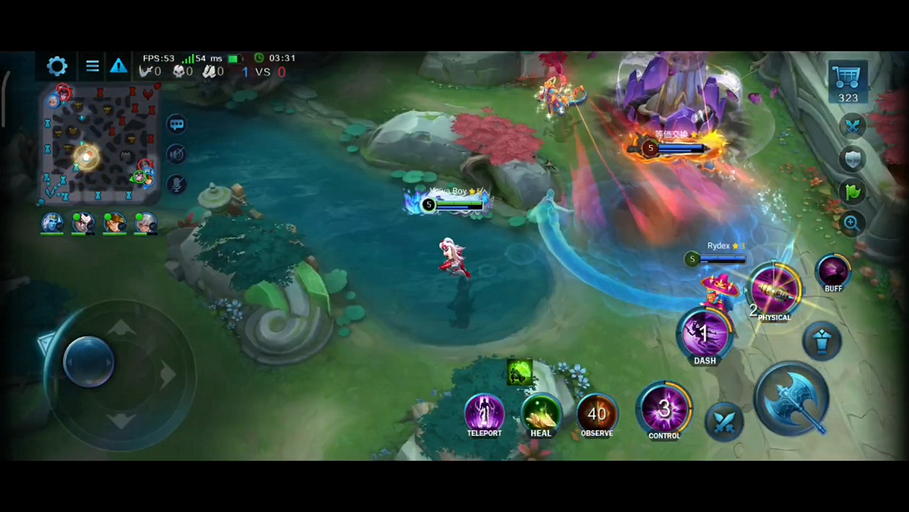Hit the axe basic attack button
This screenshot has height=512, width=909.
pos(792,398)
